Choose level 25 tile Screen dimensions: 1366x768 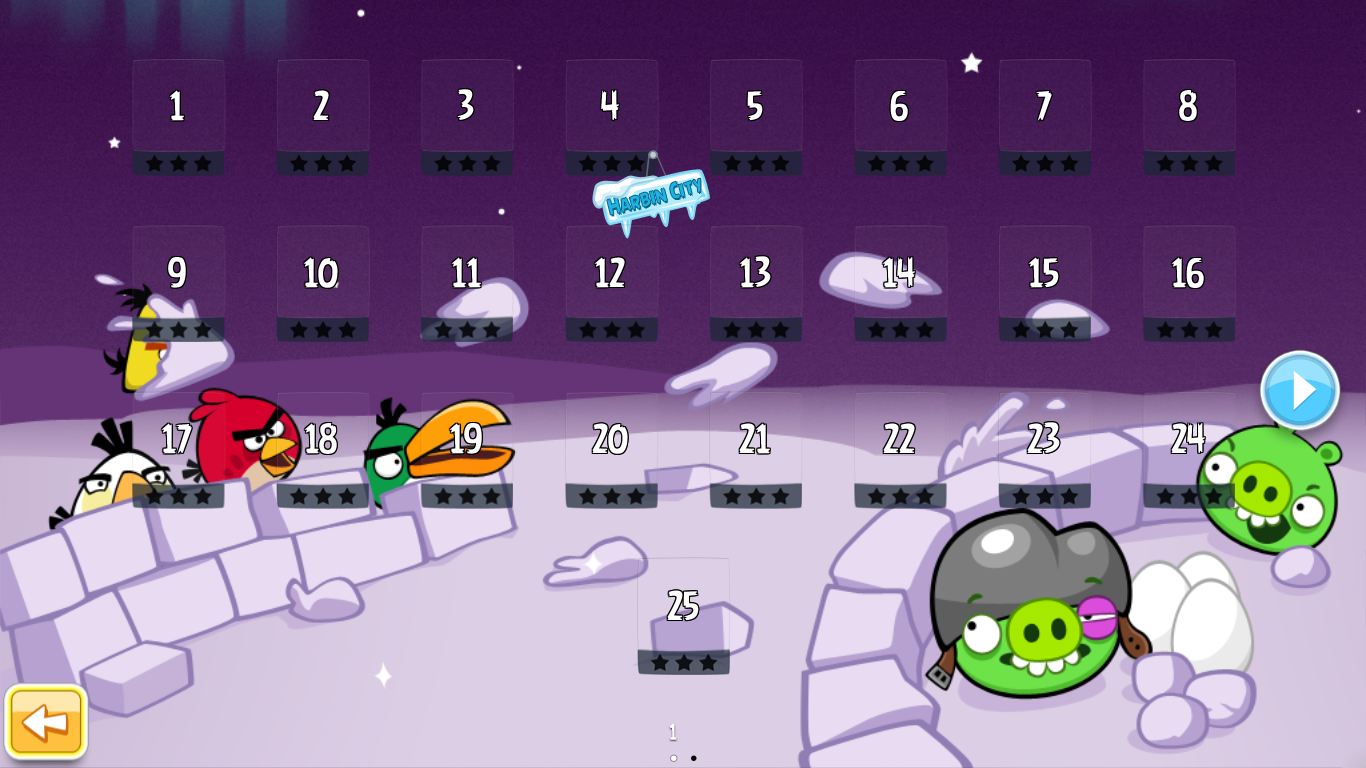coord(684,615)
